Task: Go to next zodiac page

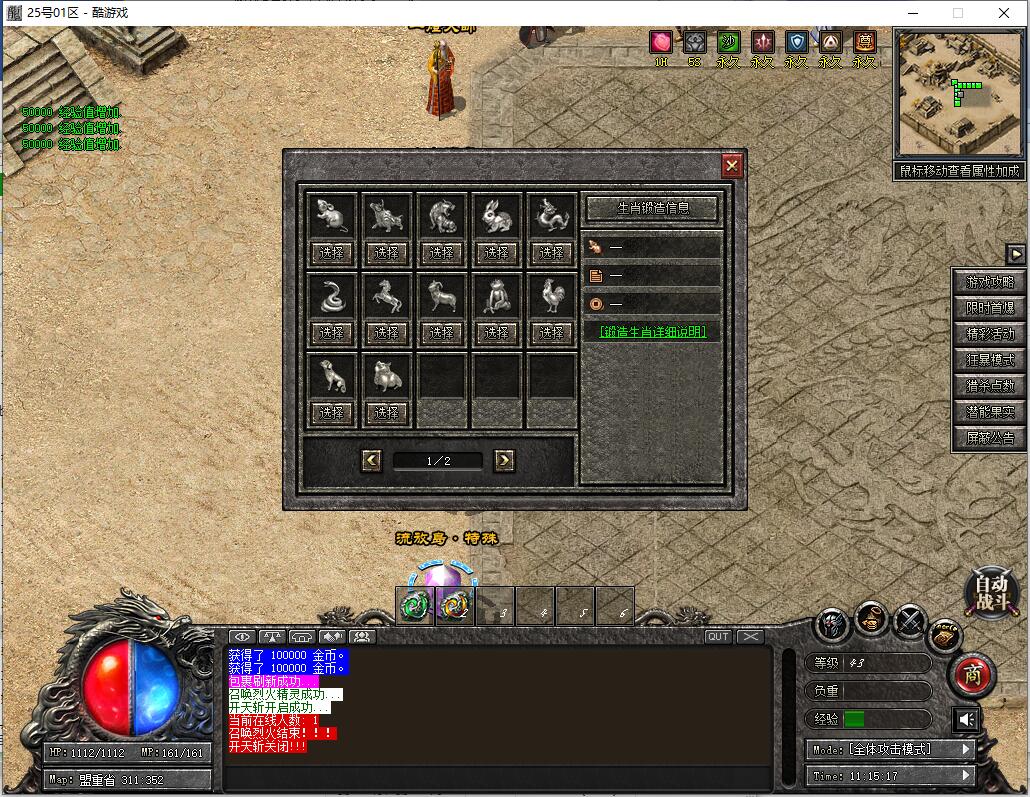Action: (x=504, y=460)
